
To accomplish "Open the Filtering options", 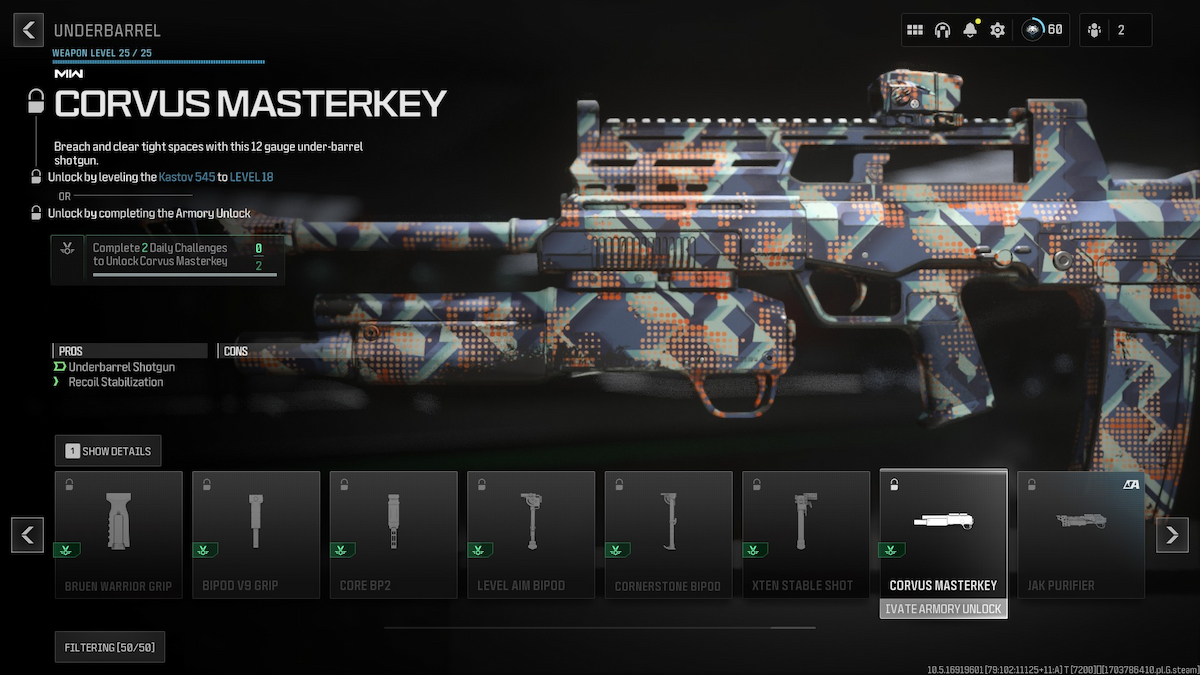I will point(110,648).
